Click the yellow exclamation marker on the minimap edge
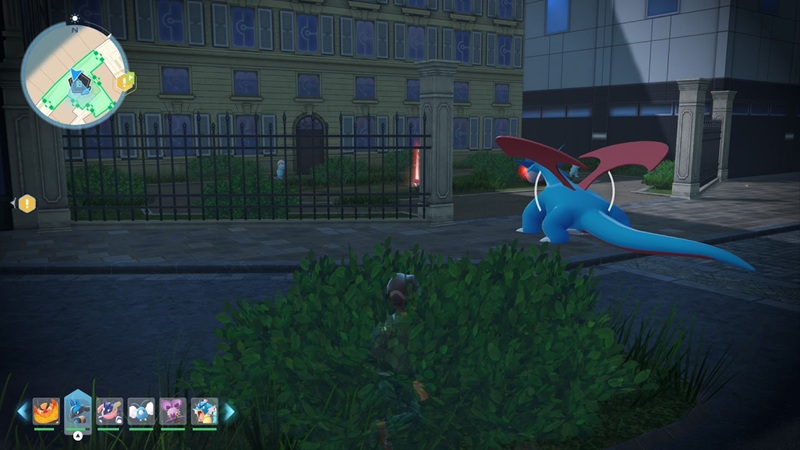Viewport: 800px width, 450px height. pos(124,82)
